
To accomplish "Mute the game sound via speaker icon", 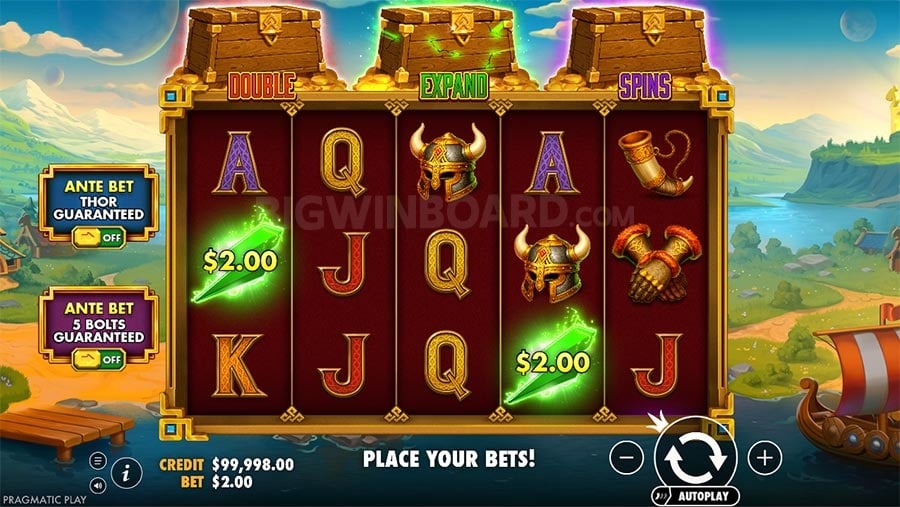I will 98,486.
